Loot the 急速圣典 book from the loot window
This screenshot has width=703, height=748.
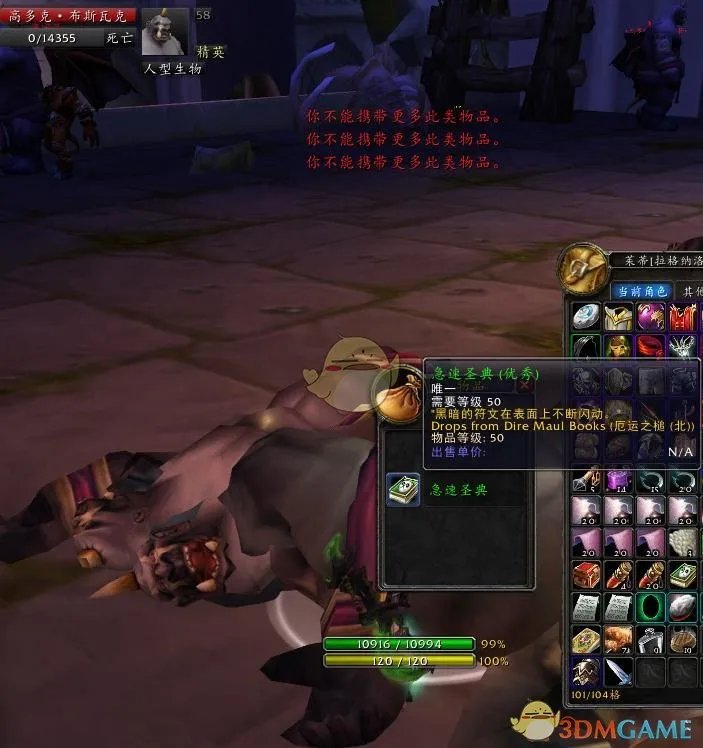point(404,489)
